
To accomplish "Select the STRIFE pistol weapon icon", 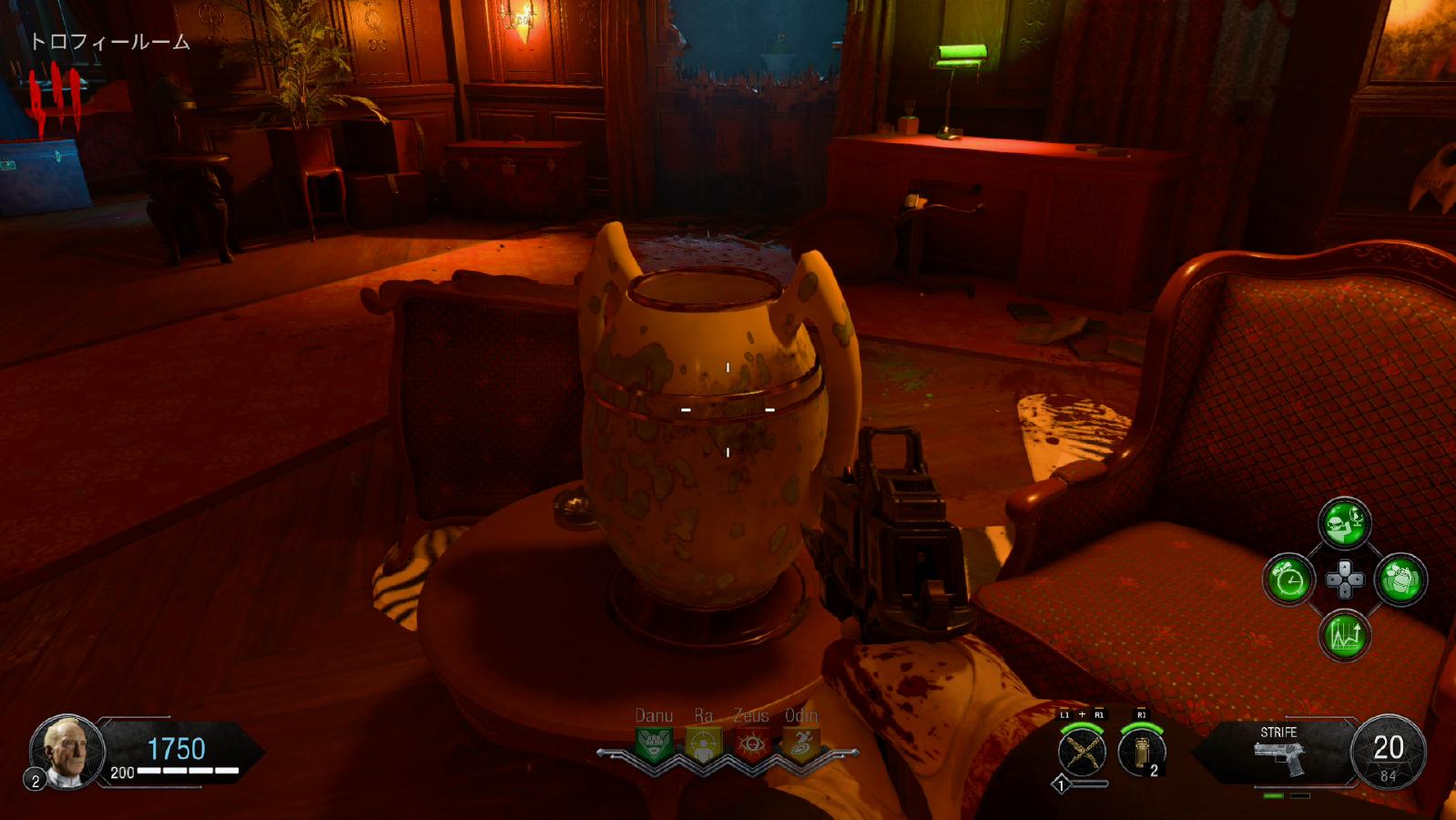I will click(1279, 757).
